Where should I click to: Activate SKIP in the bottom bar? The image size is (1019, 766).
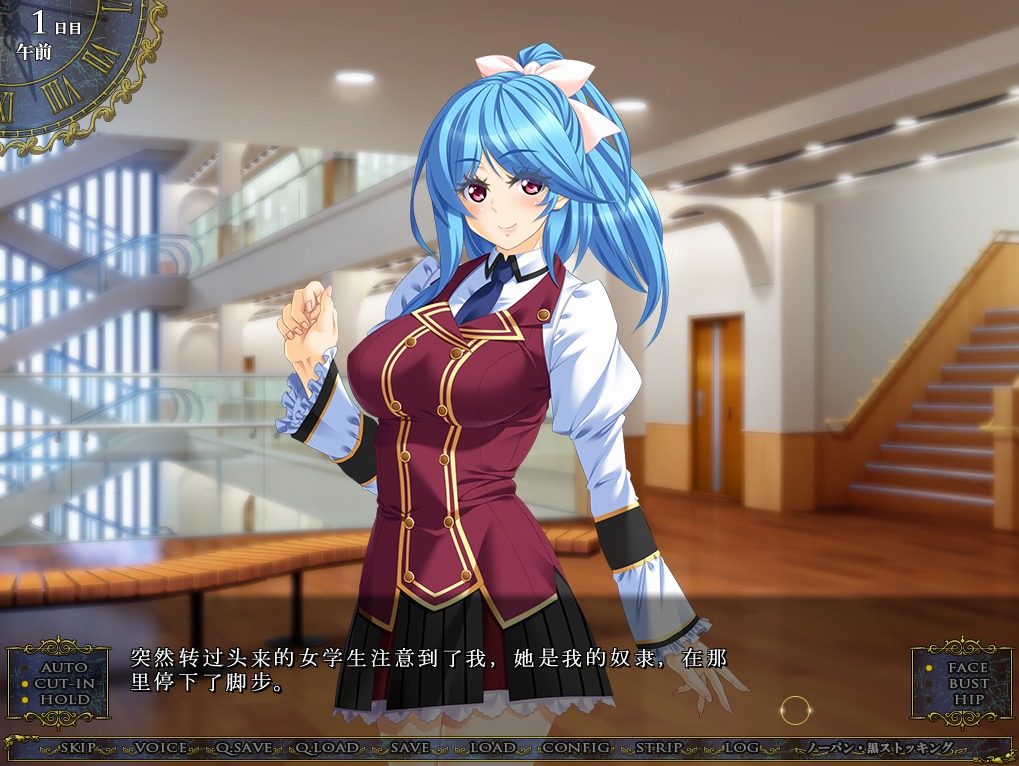click(x=78, y=748)
